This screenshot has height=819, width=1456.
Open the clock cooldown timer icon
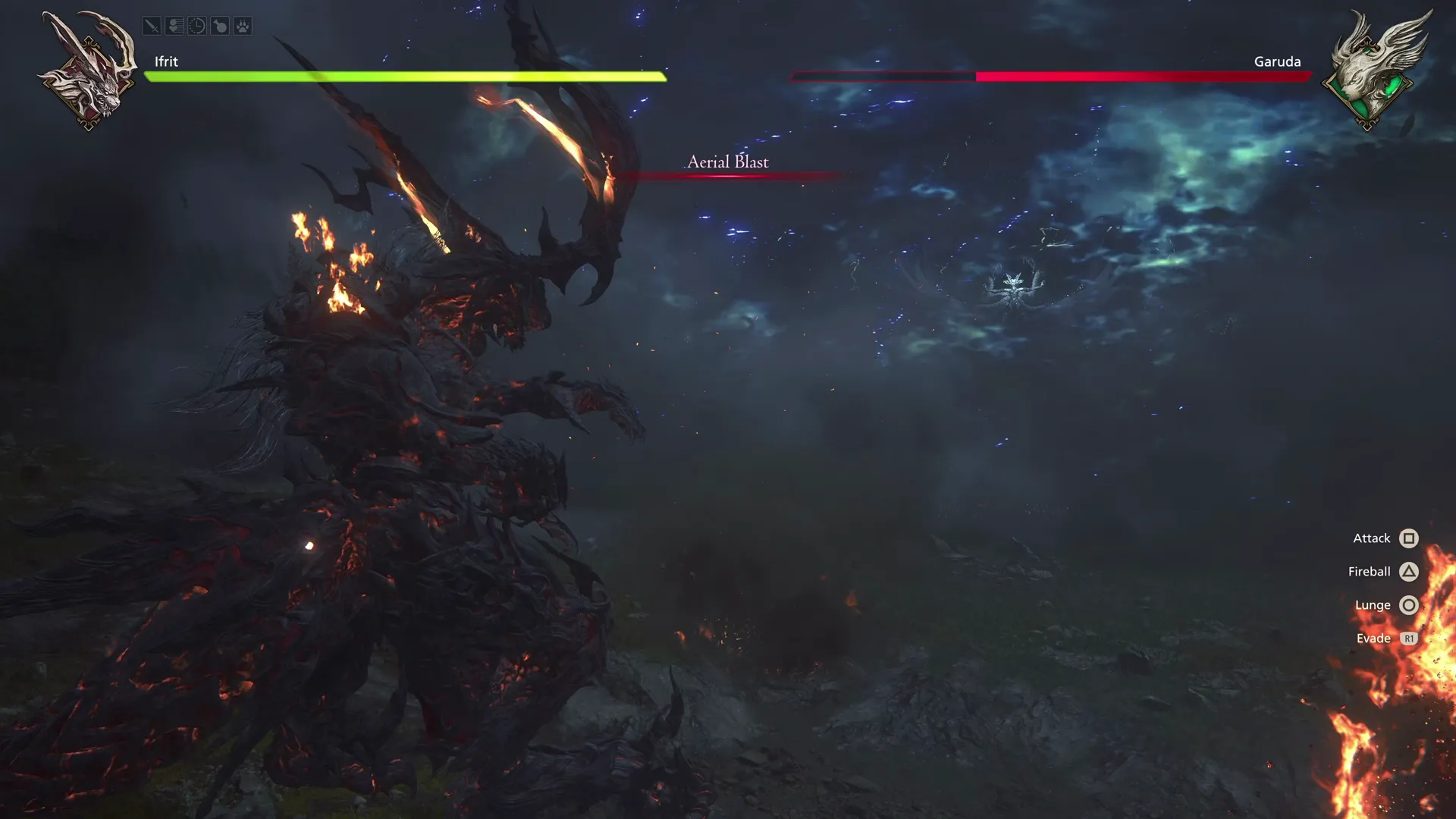pyautogui.click(x=197, y=26)
